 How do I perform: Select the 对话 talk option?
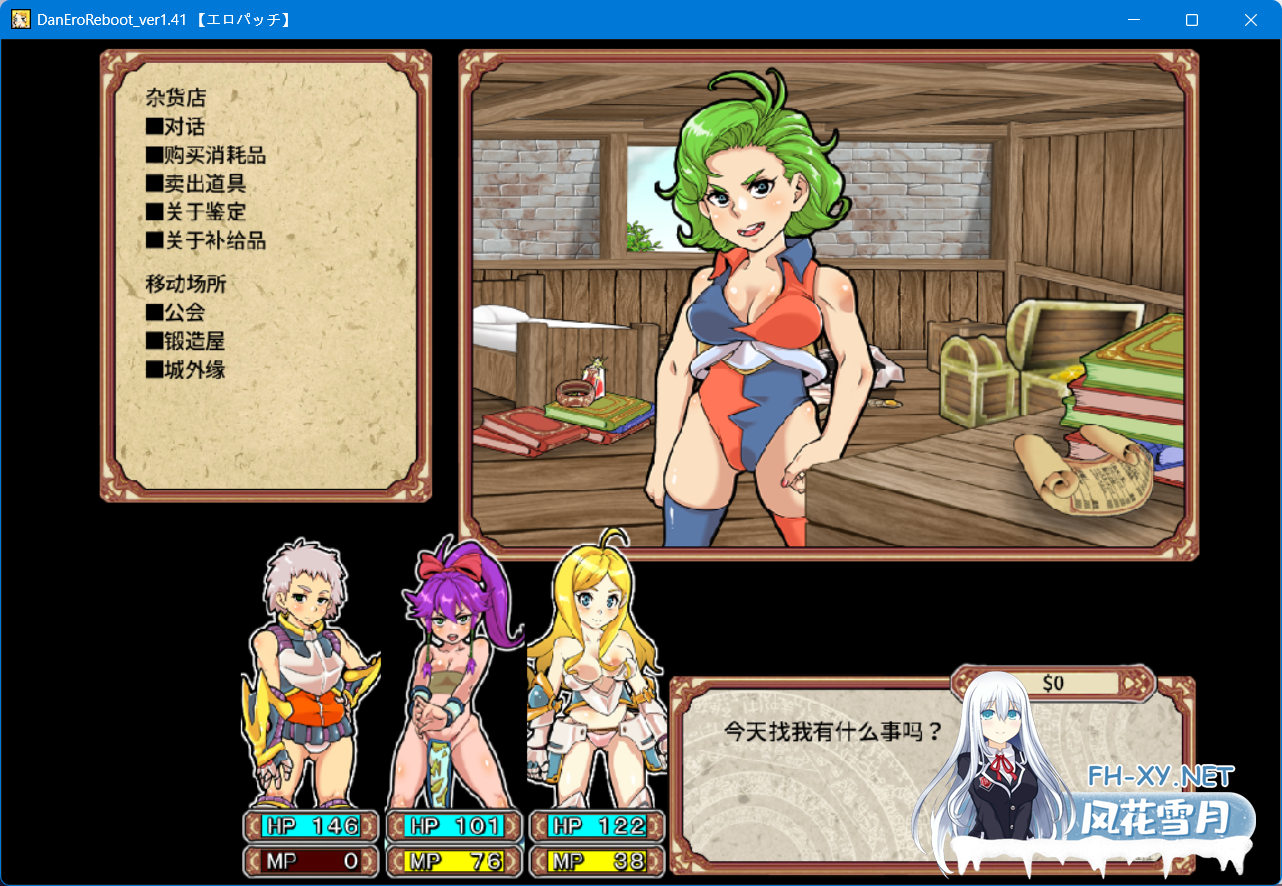[x=176, y=127]
